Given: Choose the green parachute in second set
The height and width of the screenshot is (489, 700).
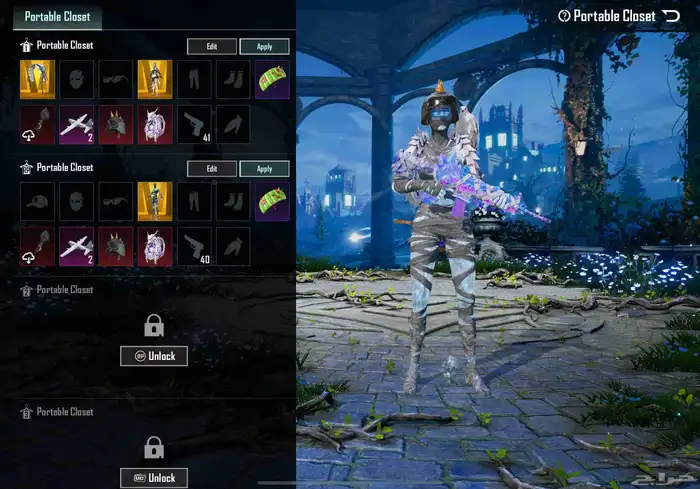Looking at the screenshot, I should point(272,201).
